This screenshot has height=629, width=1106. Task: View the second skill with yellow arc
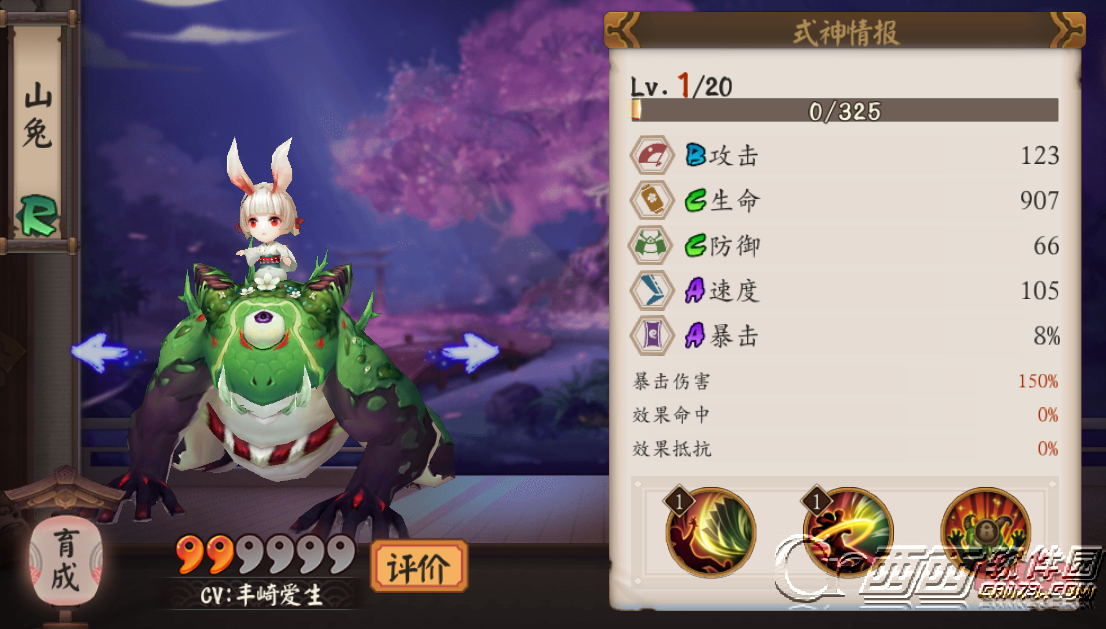click(846, 531)
